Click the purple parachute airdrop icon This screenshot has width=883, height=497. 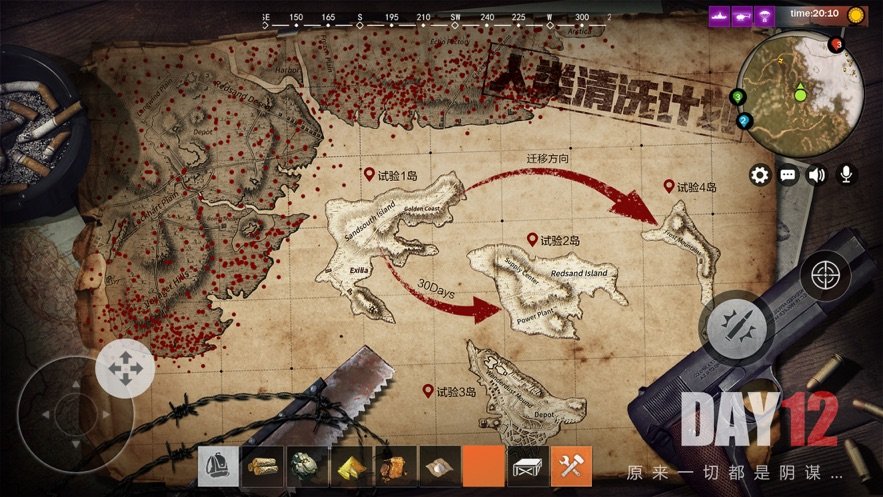766,15
